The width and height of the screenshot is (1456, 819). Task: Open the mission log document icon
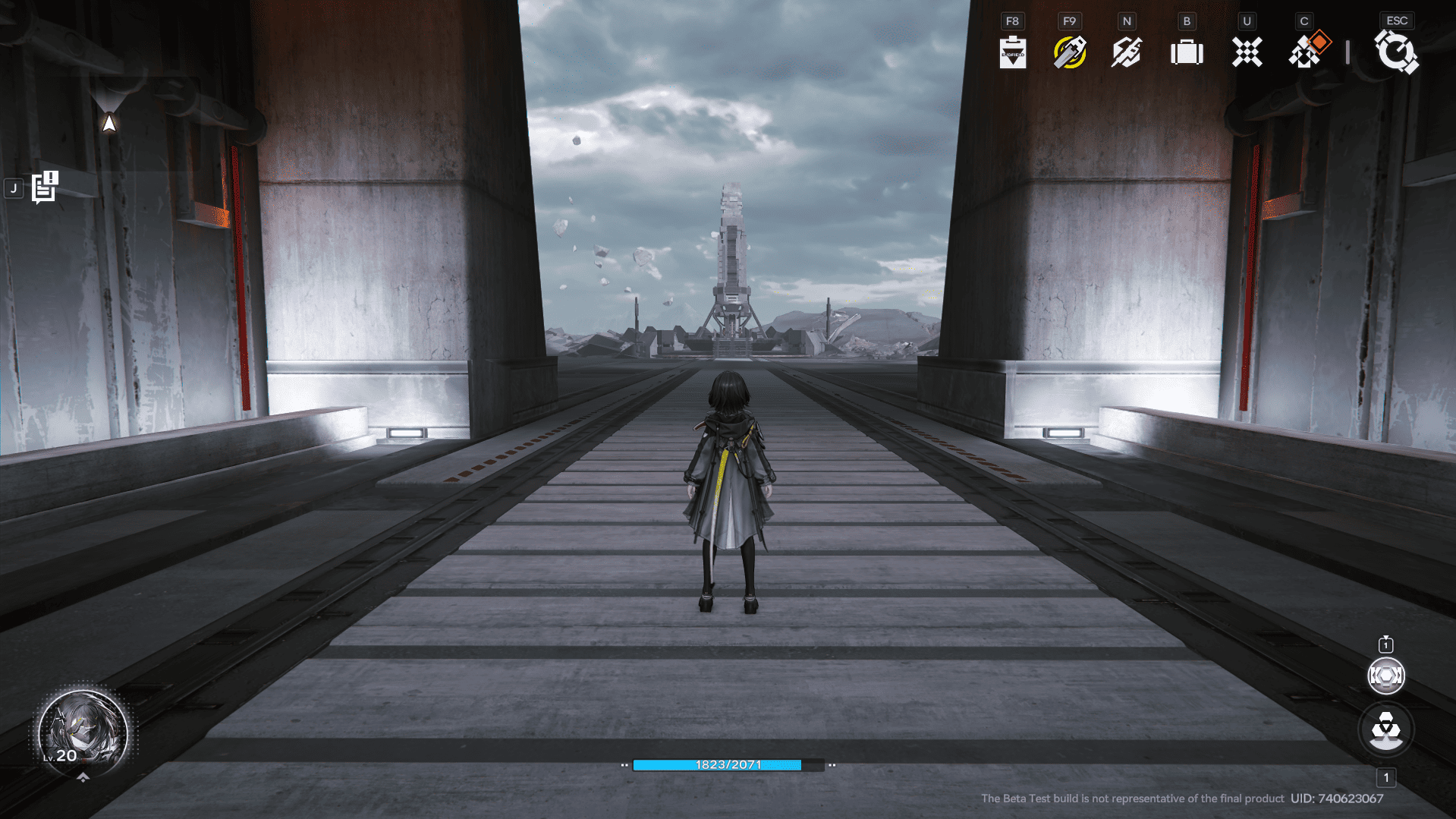45,187
